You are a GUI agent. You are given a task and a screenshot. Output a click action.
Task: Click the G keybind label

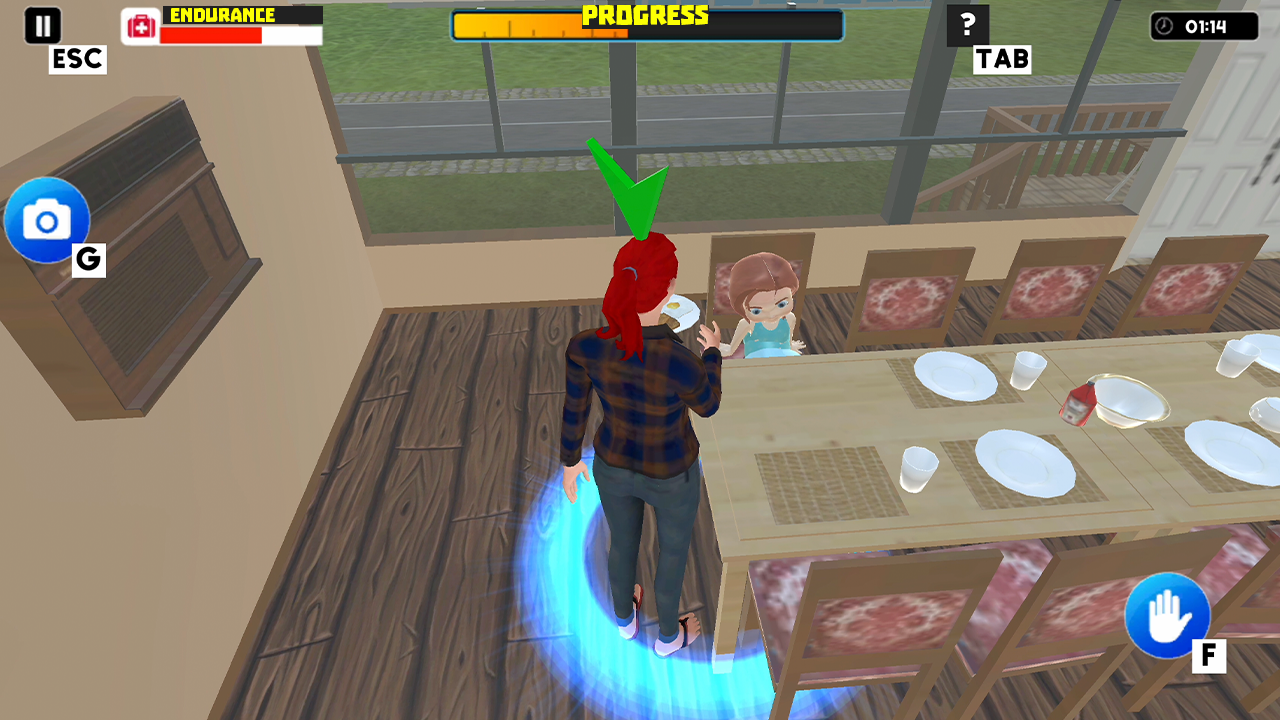[88, 261]
